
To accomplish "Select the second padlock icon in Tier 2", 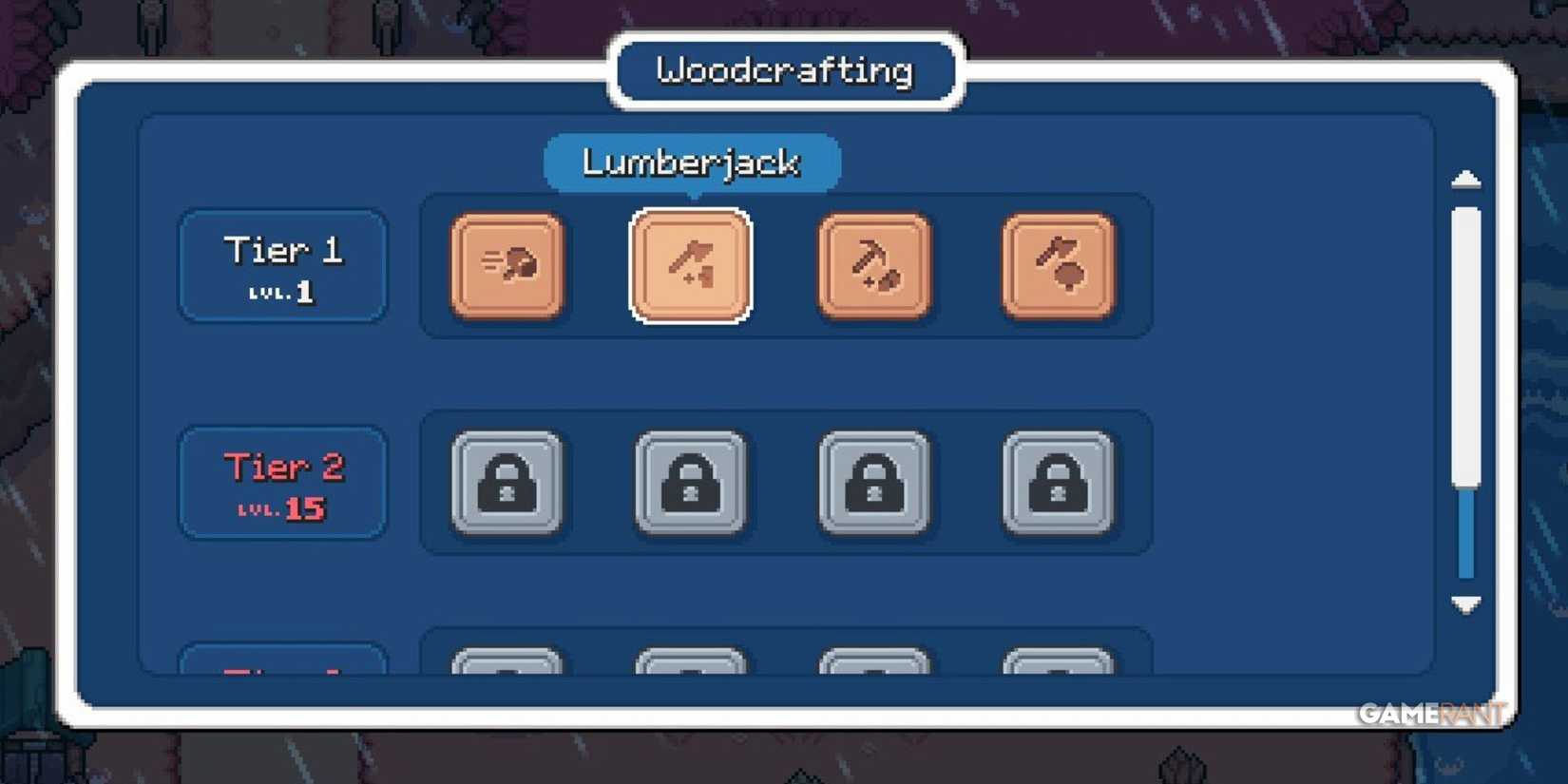I will [691, 483].
